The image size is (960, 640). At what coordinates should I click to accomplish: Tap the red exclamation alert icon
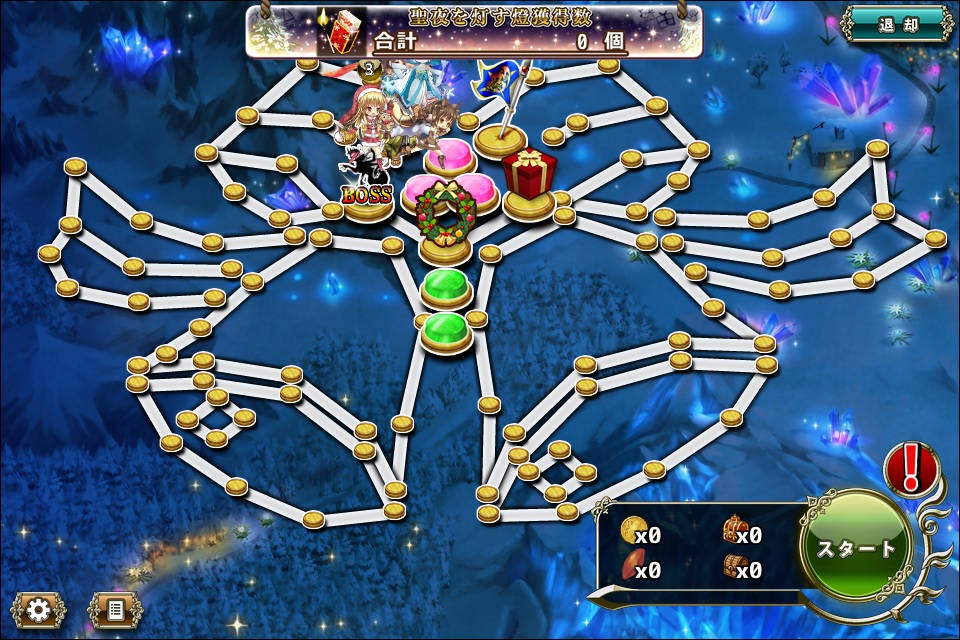tap(911, 470)
